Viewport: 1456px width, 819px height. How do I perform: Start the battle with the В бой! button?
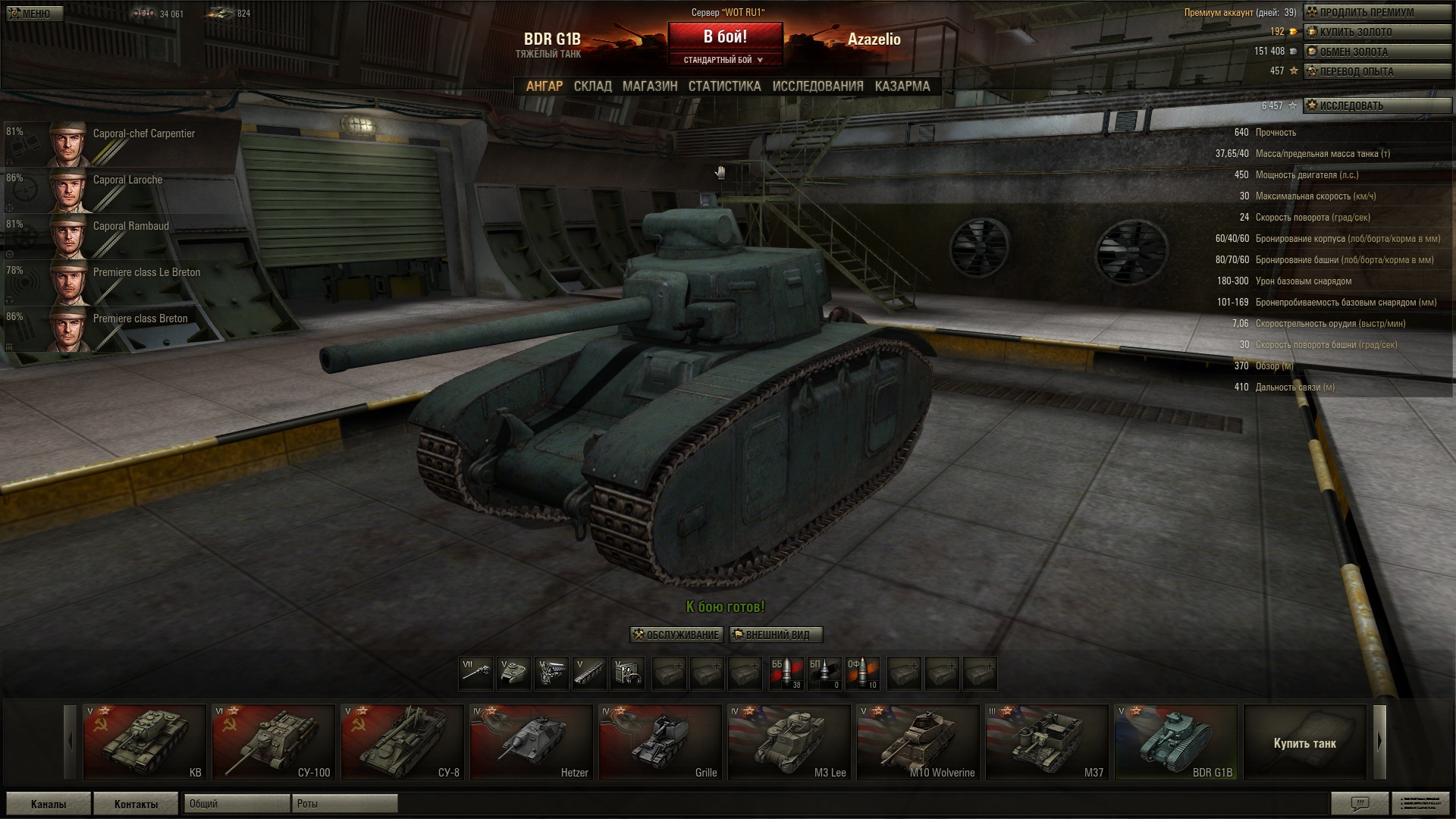pos(725,37)
